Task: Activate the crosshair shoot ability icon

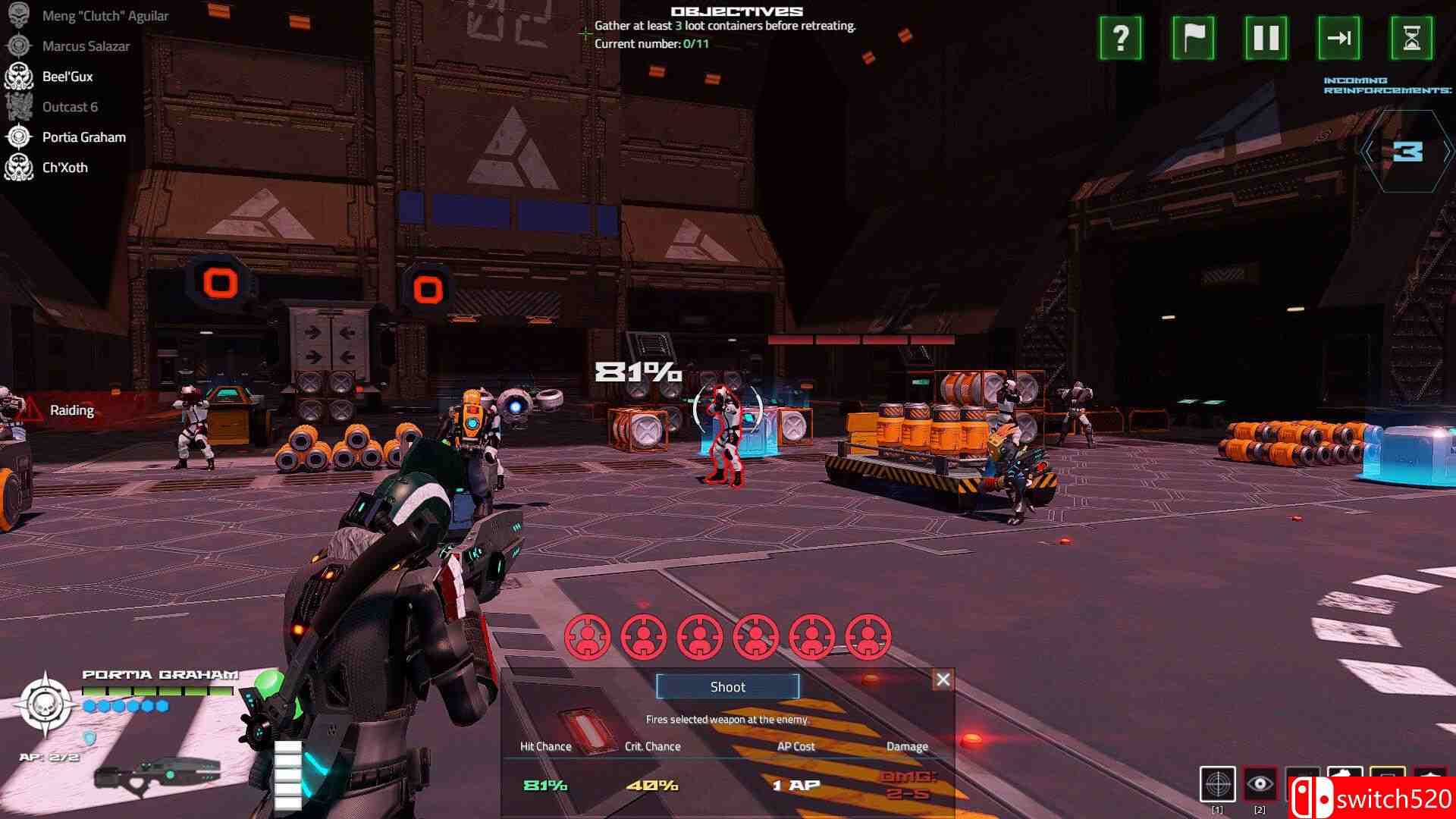Action: pyautogui.click(x=1218, y=784)
